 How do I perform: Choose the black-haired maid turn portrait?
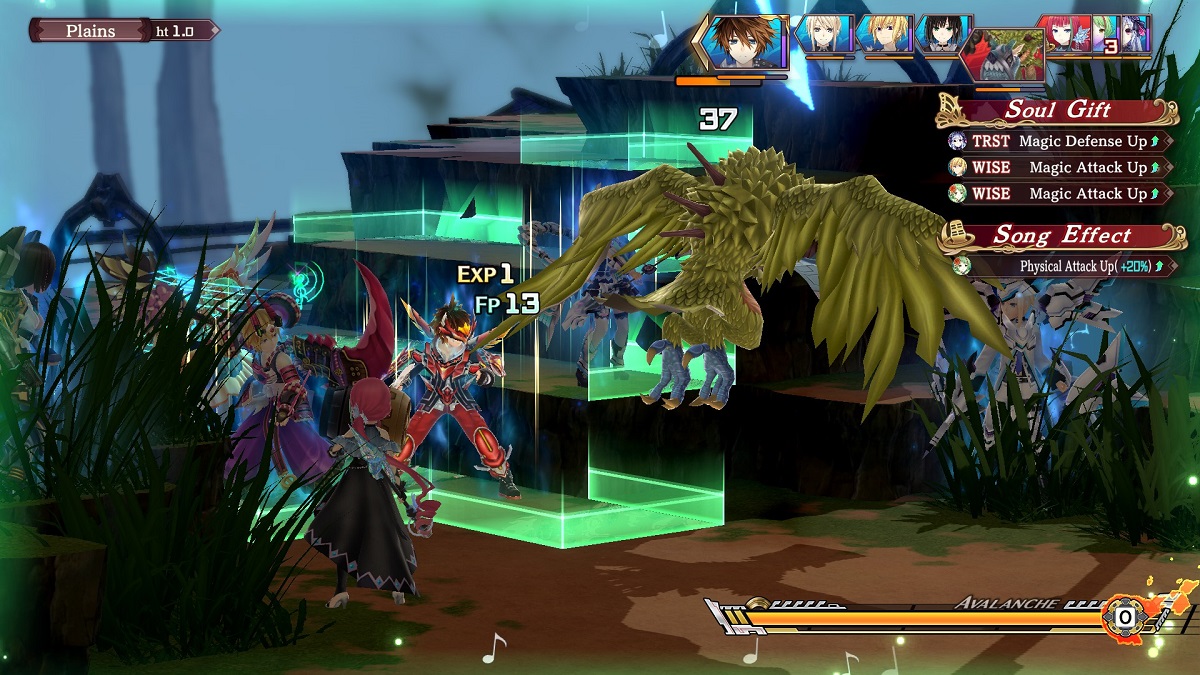pyautogui.click(x=942, y=35)
